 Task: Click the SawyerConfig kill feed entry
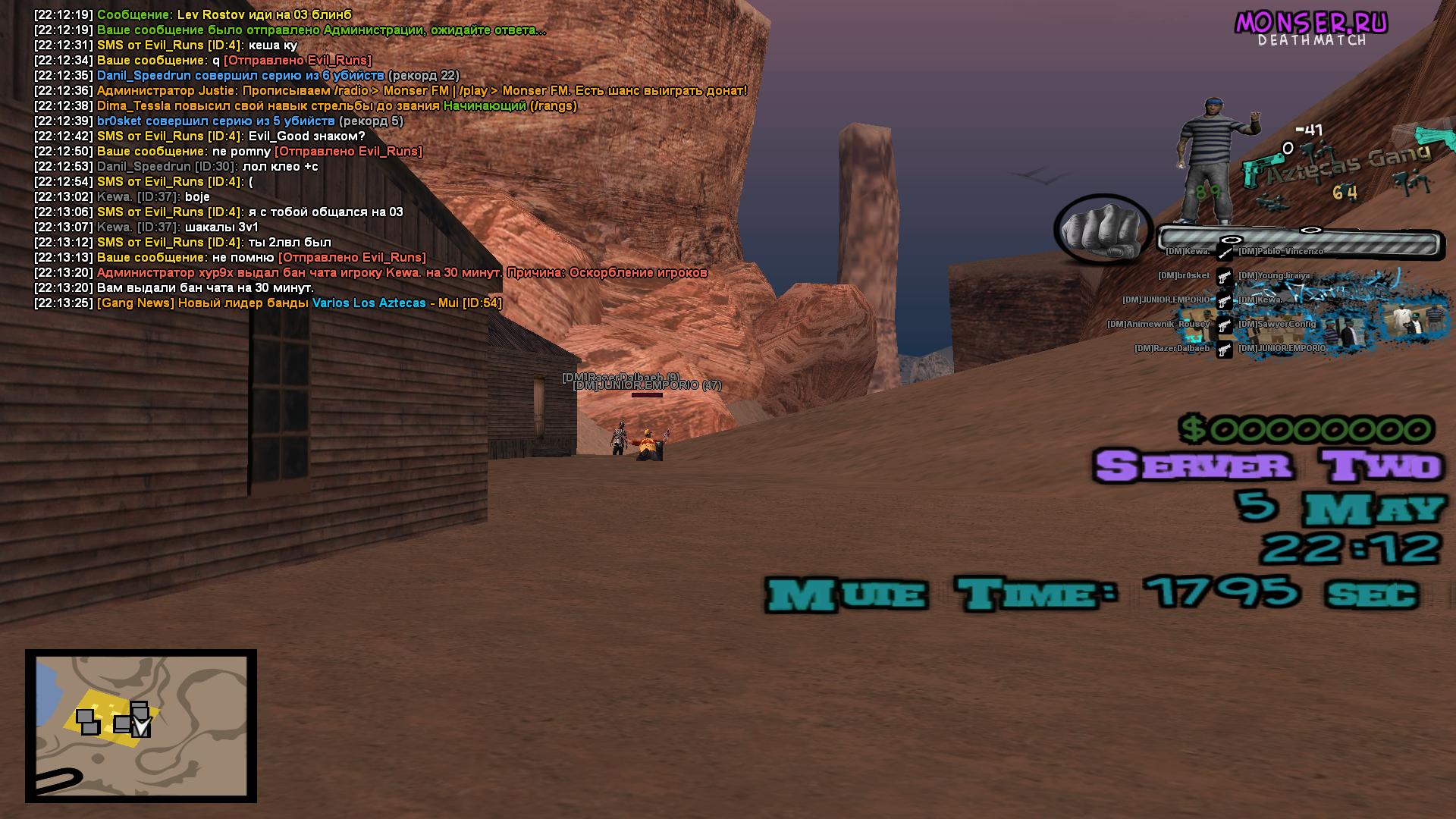(x=1277, y=325)
